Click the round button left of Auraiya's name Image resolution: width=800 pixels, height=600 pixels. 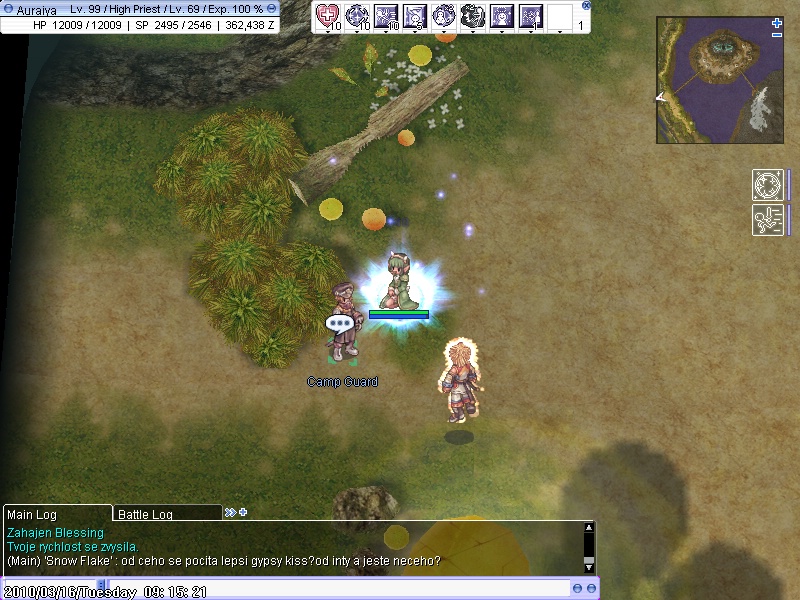(x=8, y=8)
